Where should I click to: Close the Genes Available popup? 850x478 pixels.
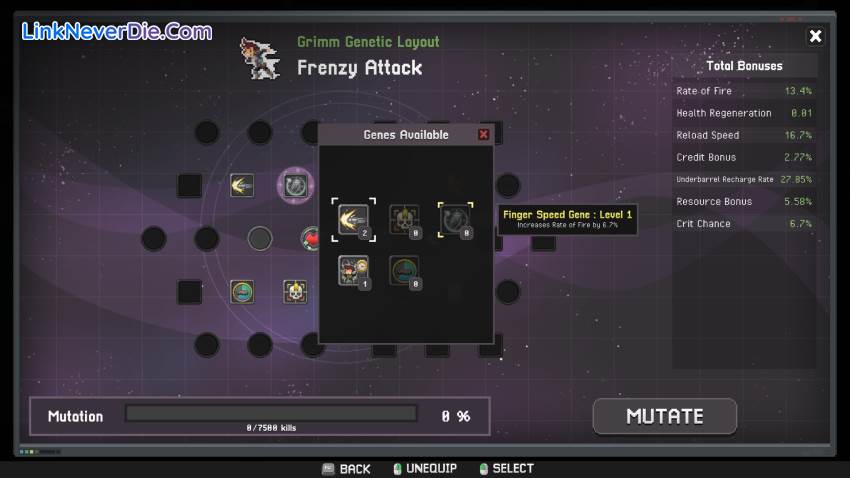[x=484, y=135]
